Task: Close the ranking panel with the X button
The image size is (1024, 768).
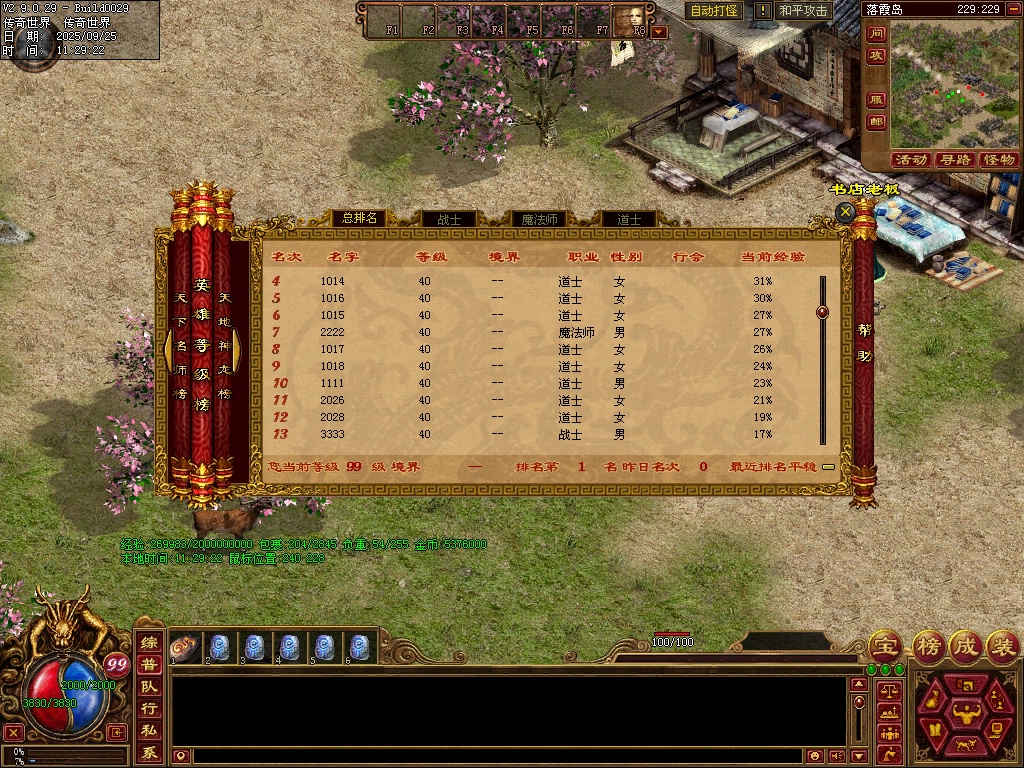Action: 846,212
